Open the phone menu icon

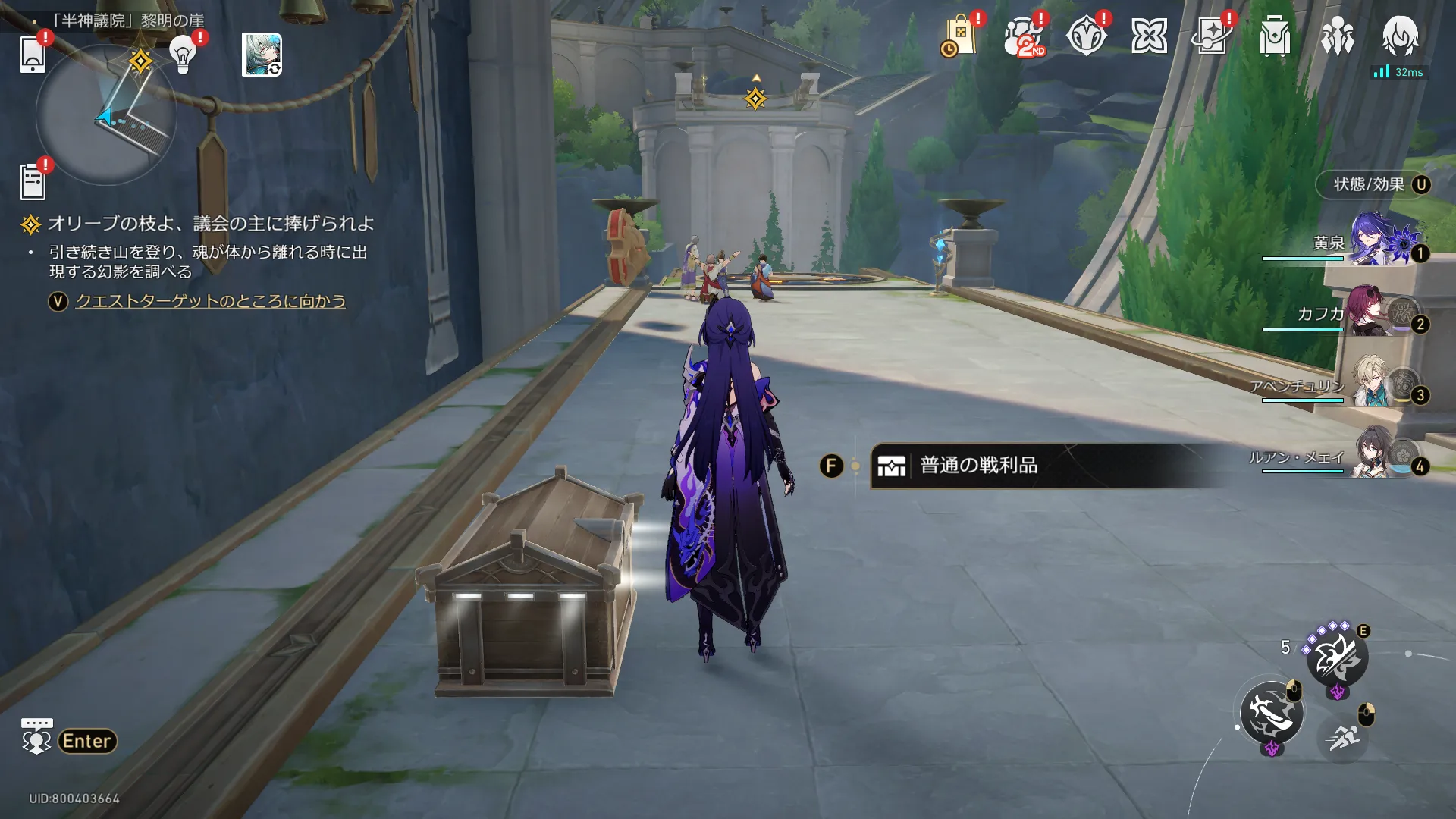[33, 55]
